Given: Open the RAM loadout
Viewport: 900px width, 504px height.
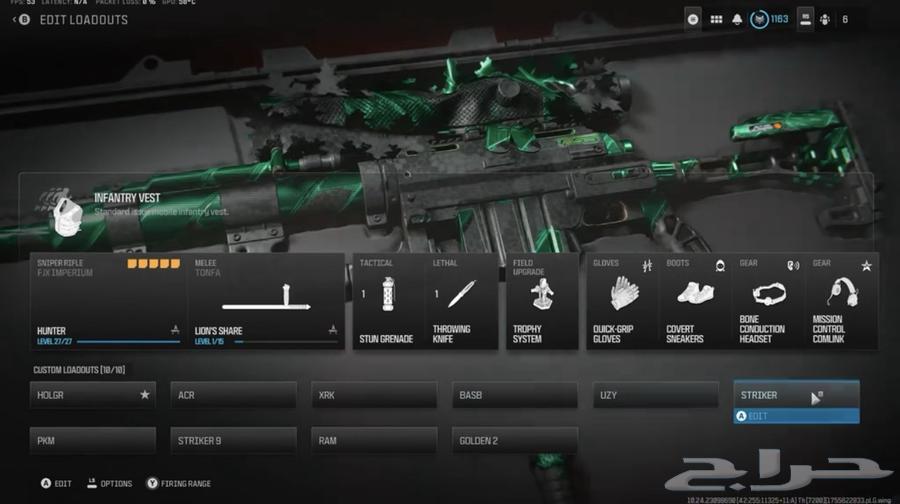Looking at the screenshot, I should pyautogui.click(x=374, y=440).
